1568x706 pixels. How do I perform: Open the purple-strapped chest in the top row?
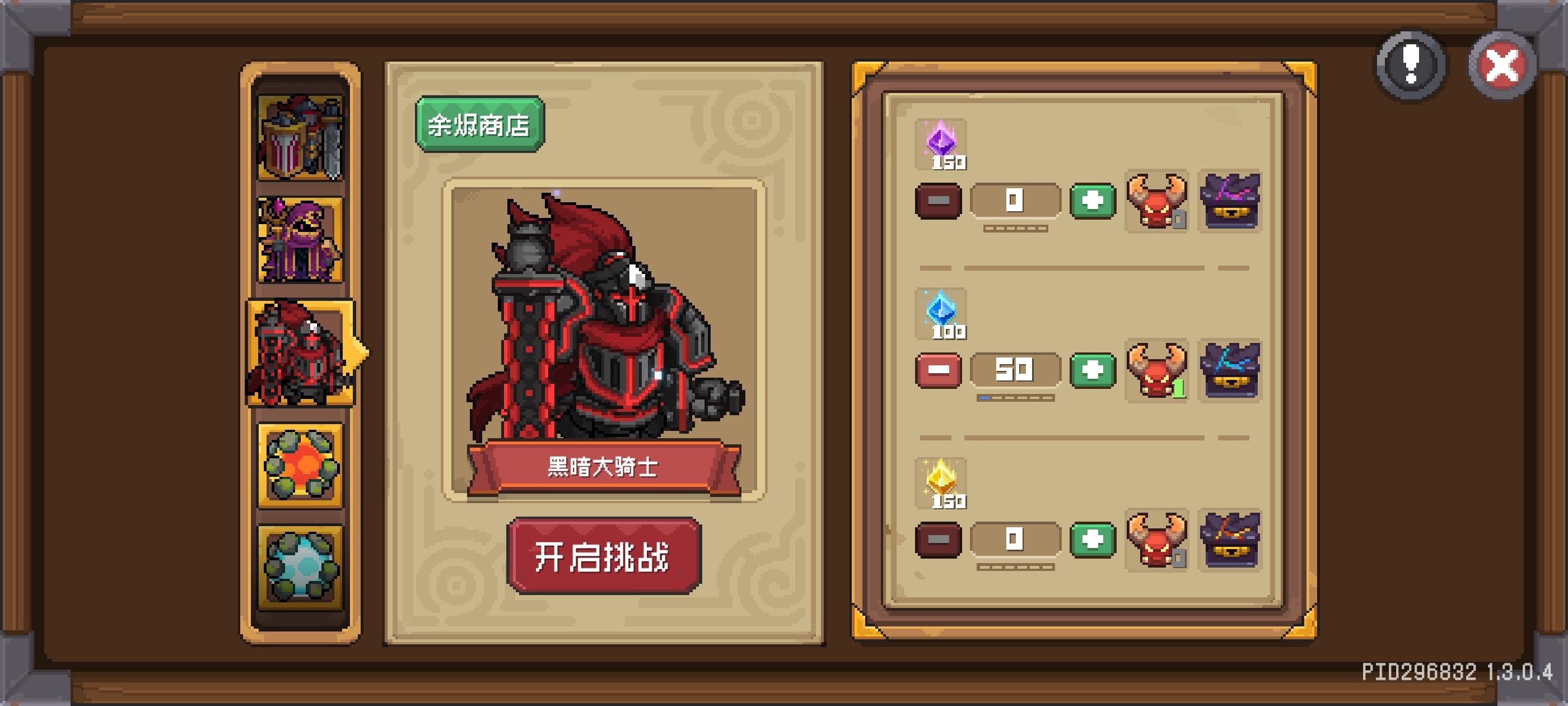click(1231, 202)
